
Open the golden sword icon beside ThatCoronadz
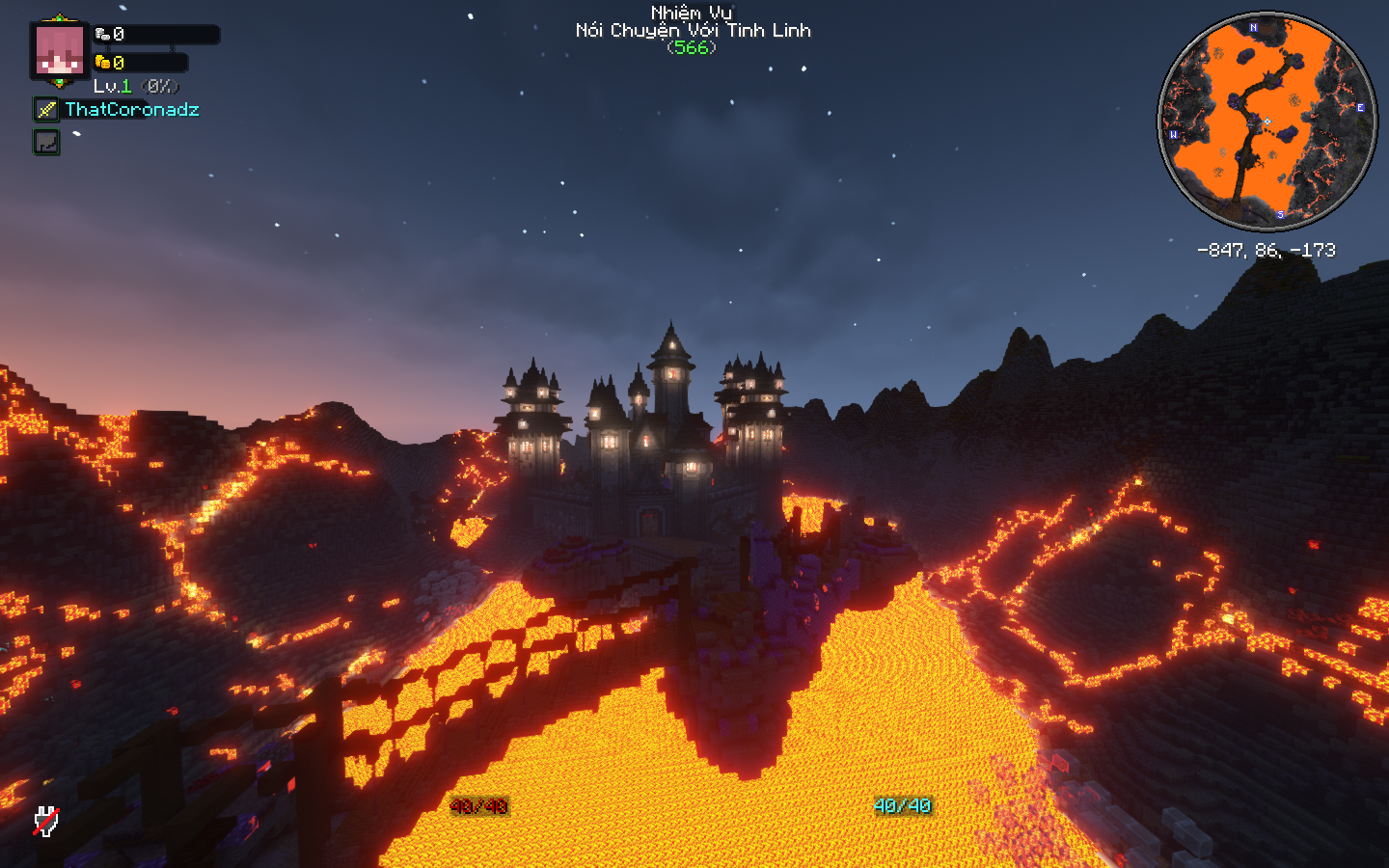pyautogui.click(x=46, y=110)
